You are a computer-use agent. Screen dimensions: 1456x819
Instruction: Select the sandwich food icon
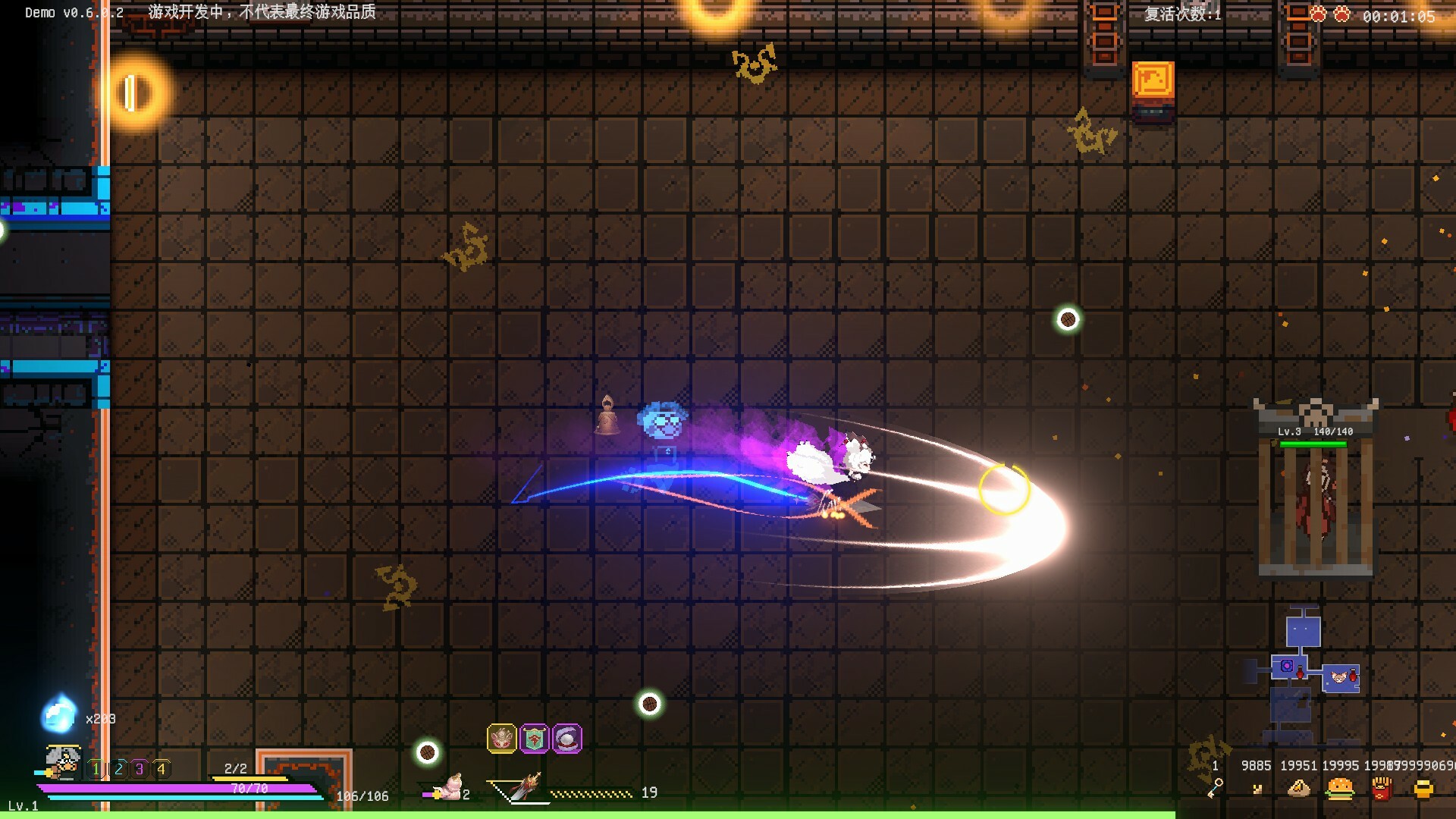(1299, 789)
